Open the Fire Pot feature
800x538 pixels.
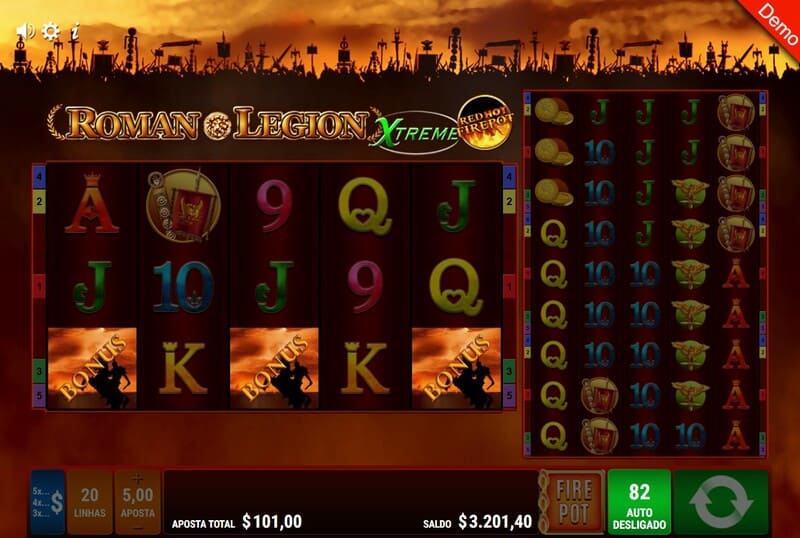coord(575,502)
